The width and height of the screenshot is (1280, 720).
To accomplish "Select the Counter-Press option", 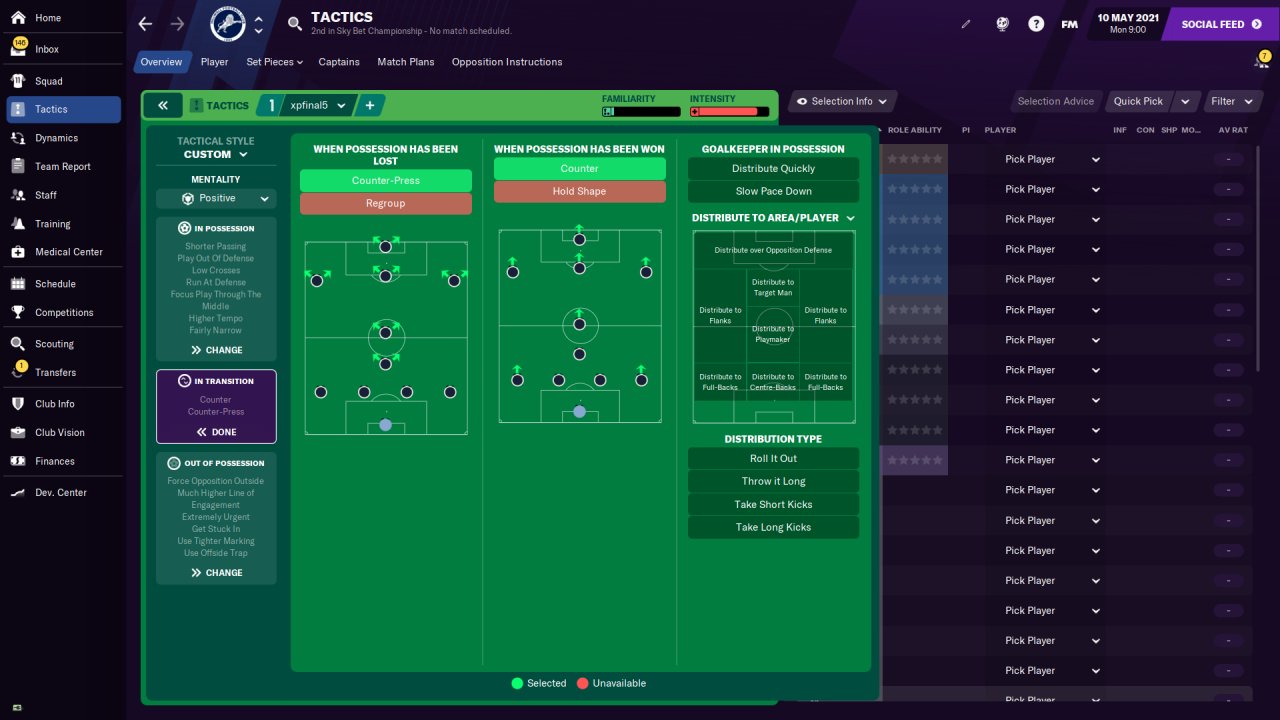I will [385, 181].
